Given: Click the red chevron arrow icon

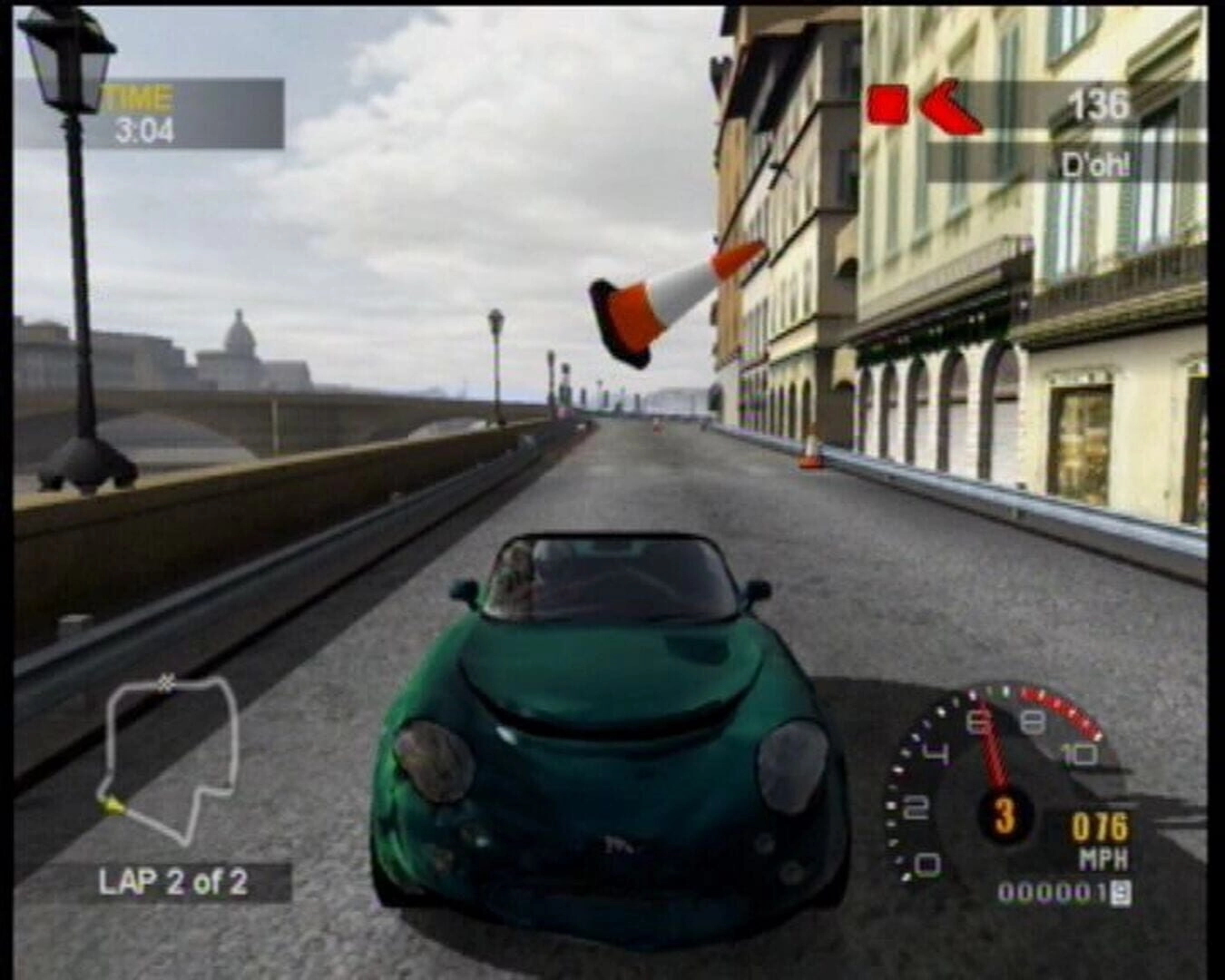Looking at the screenshot, I should pyautogui.click(x=949, y=106).
